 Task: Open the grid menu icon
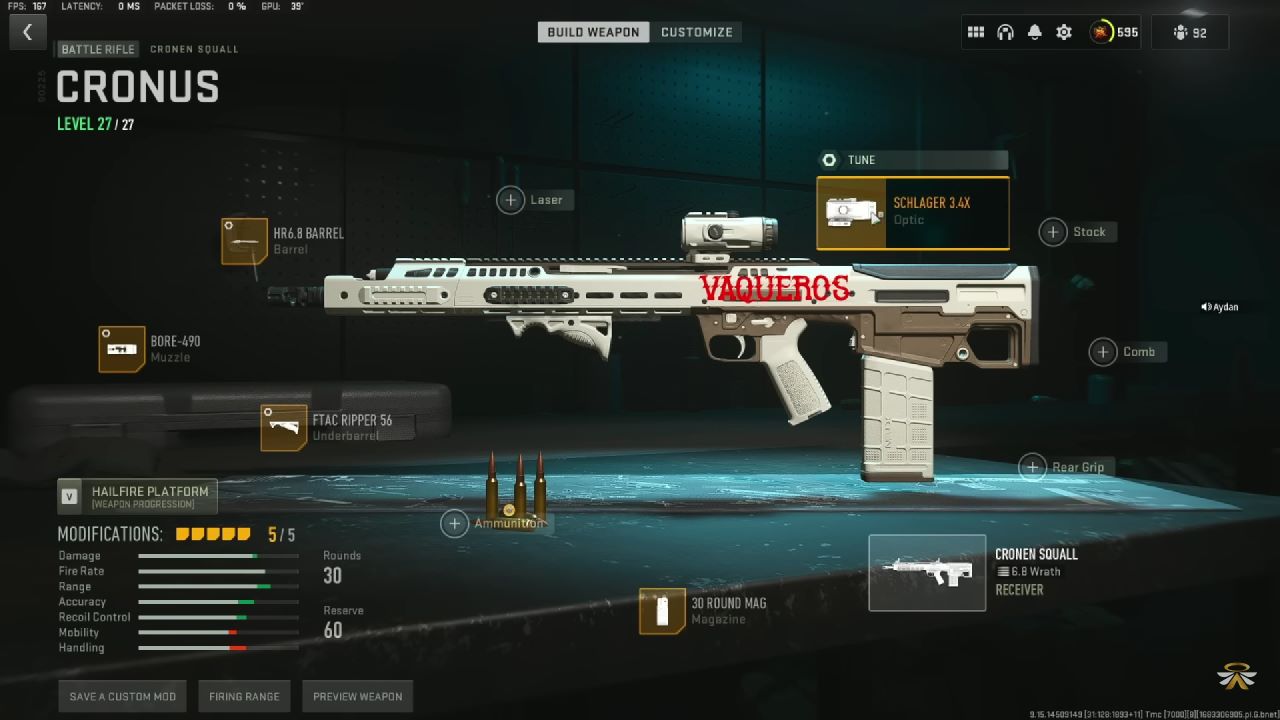pos(976,32)
